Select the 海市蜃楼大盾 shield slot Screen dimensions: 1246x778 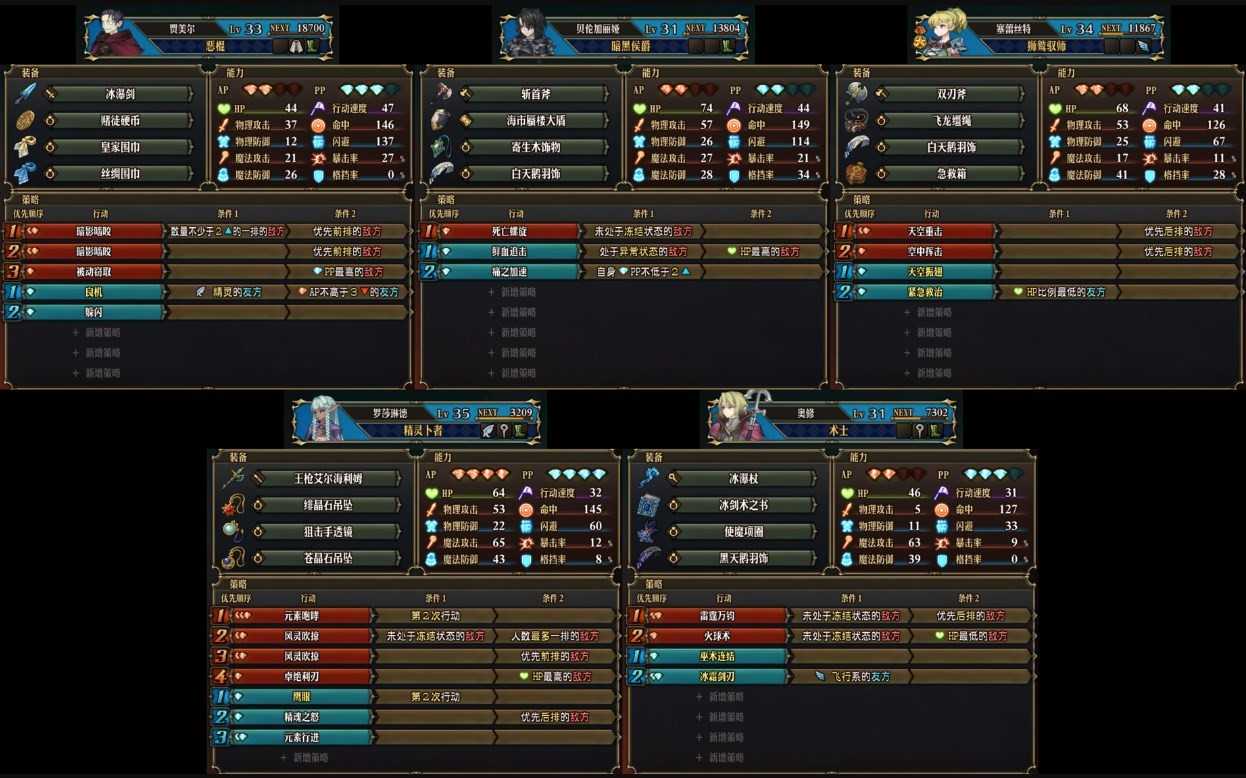click(537, 121)
